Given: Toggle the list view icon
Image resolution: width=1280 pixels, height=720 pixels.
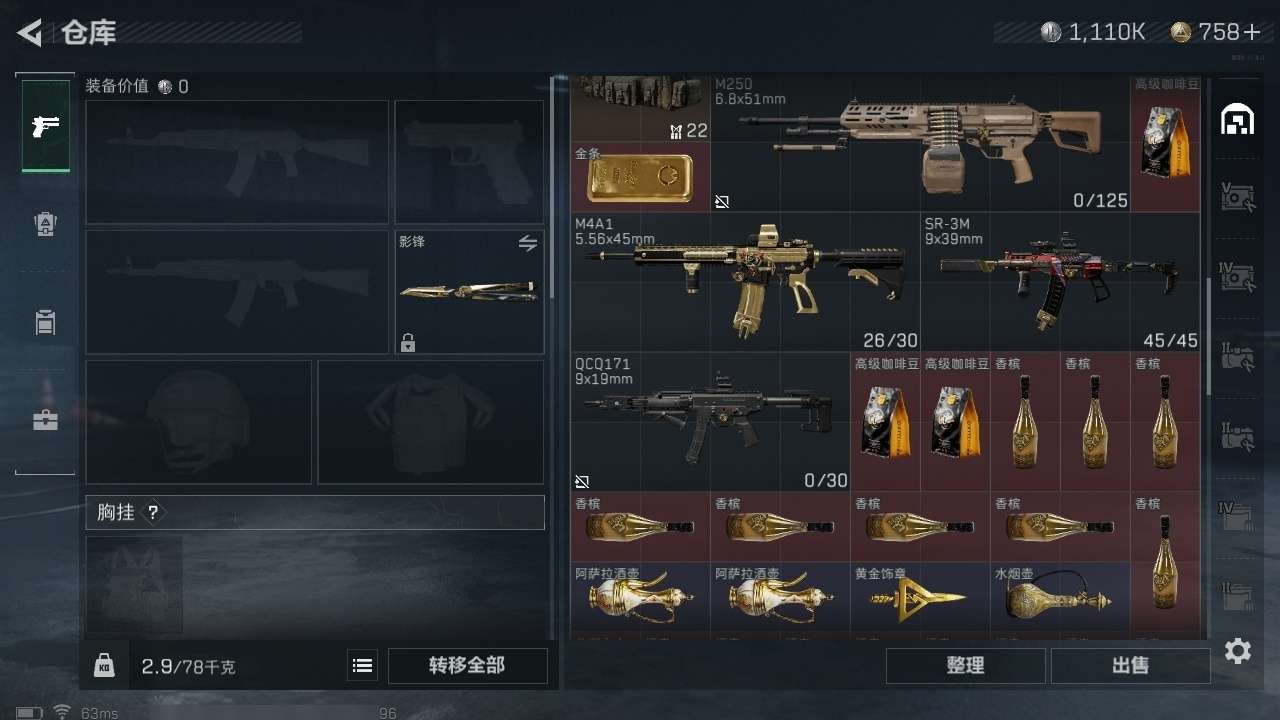Looking at the screenshot, I should point(363,665).
